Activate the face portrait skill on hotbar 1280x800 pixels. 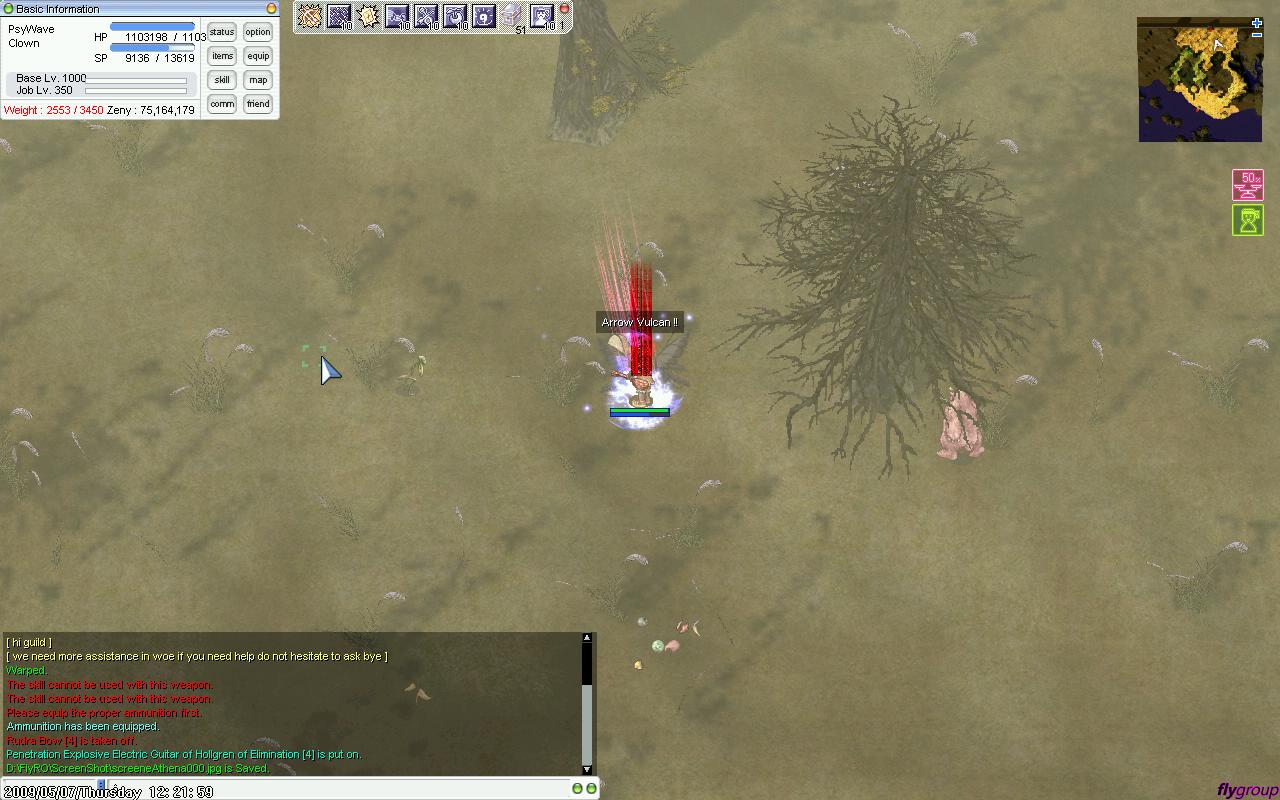click(541, 16)
